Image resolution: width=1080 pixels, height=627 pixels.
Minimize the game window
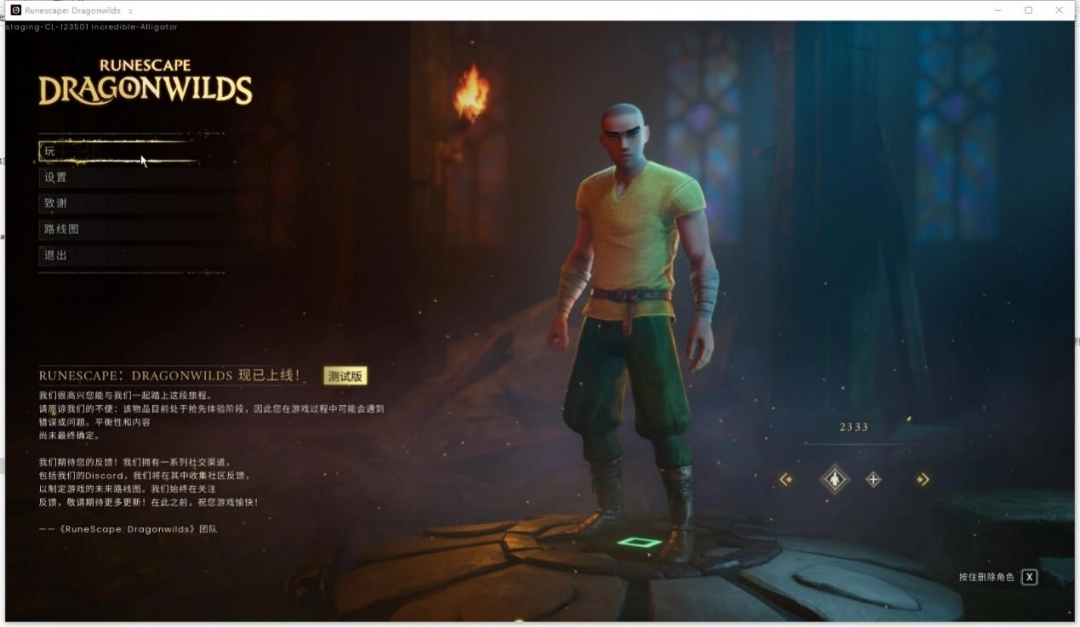click(998, 10)
